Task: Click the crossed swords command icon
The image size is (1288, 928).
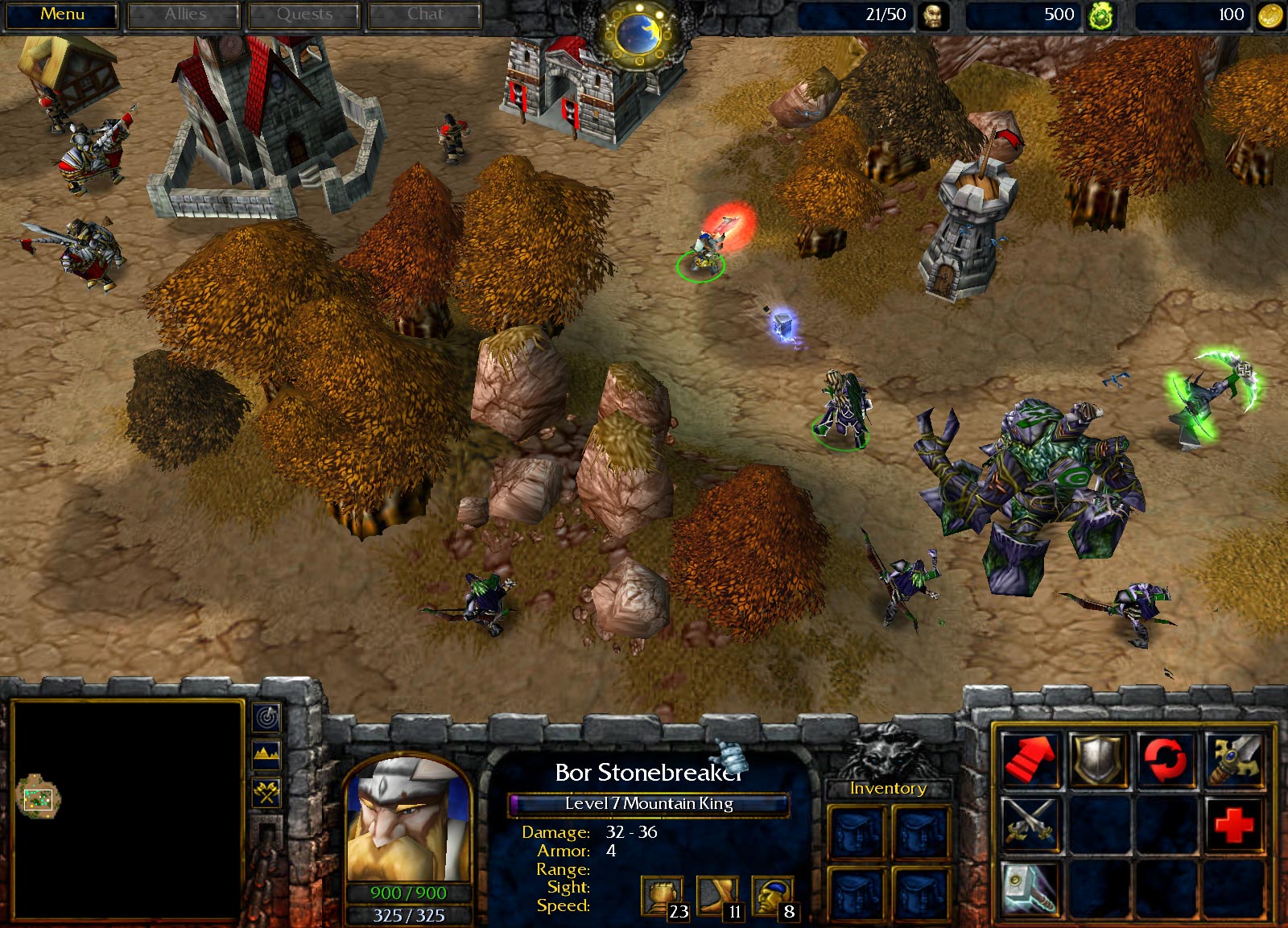Action: click(1029, 824)
